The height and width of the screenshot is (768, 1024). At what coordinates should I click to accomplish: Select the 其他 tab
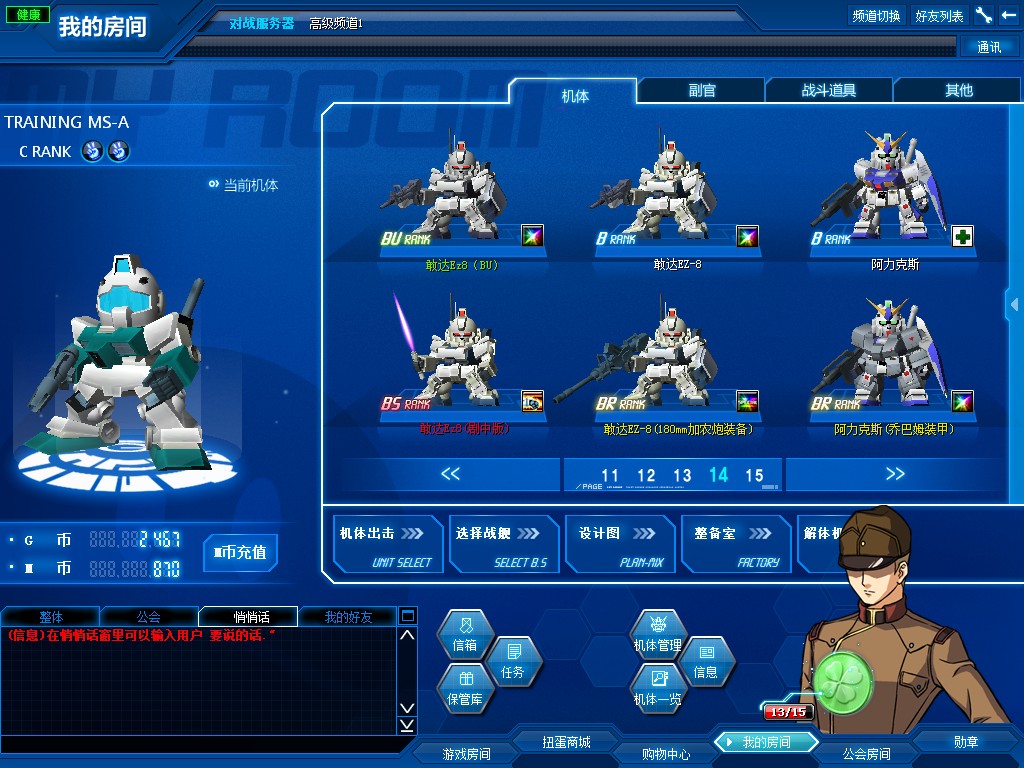pyautogui.click(x=958, y=90)
